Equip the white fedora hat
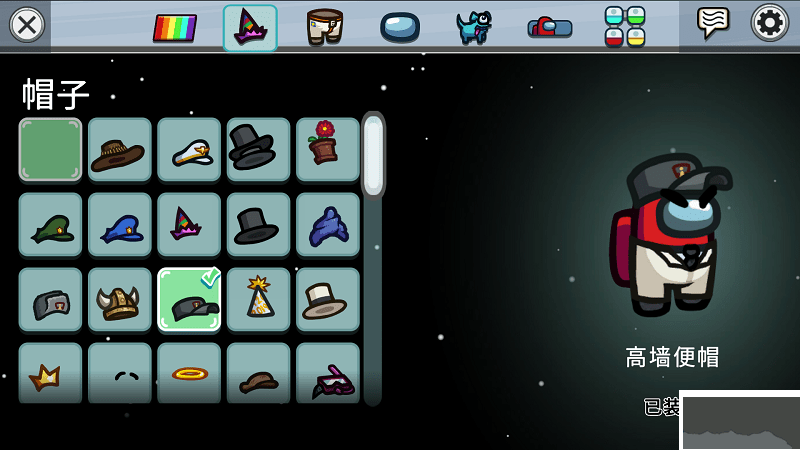 [327, 300]
